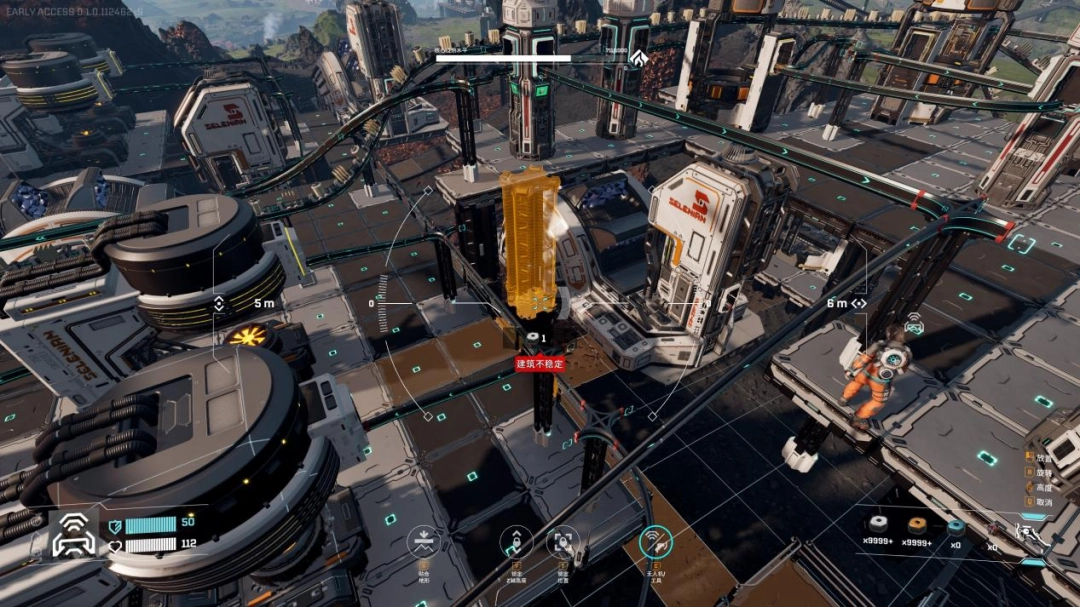Click the drone mode icon beside the health bars

(x=75, y=535)
